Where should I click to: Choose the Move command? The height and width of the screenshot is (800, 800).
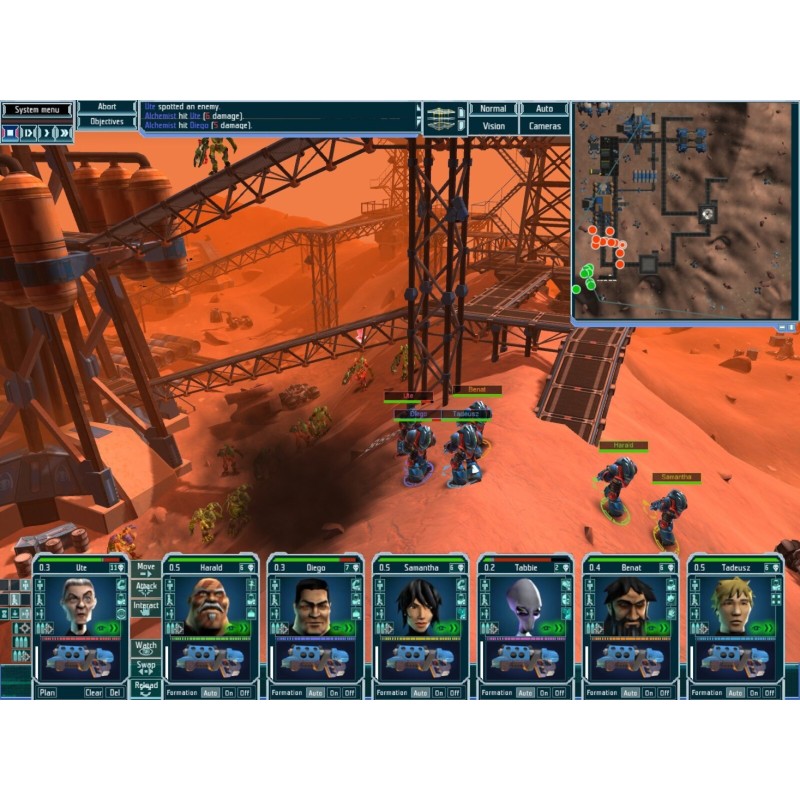[x=146, y=571]
